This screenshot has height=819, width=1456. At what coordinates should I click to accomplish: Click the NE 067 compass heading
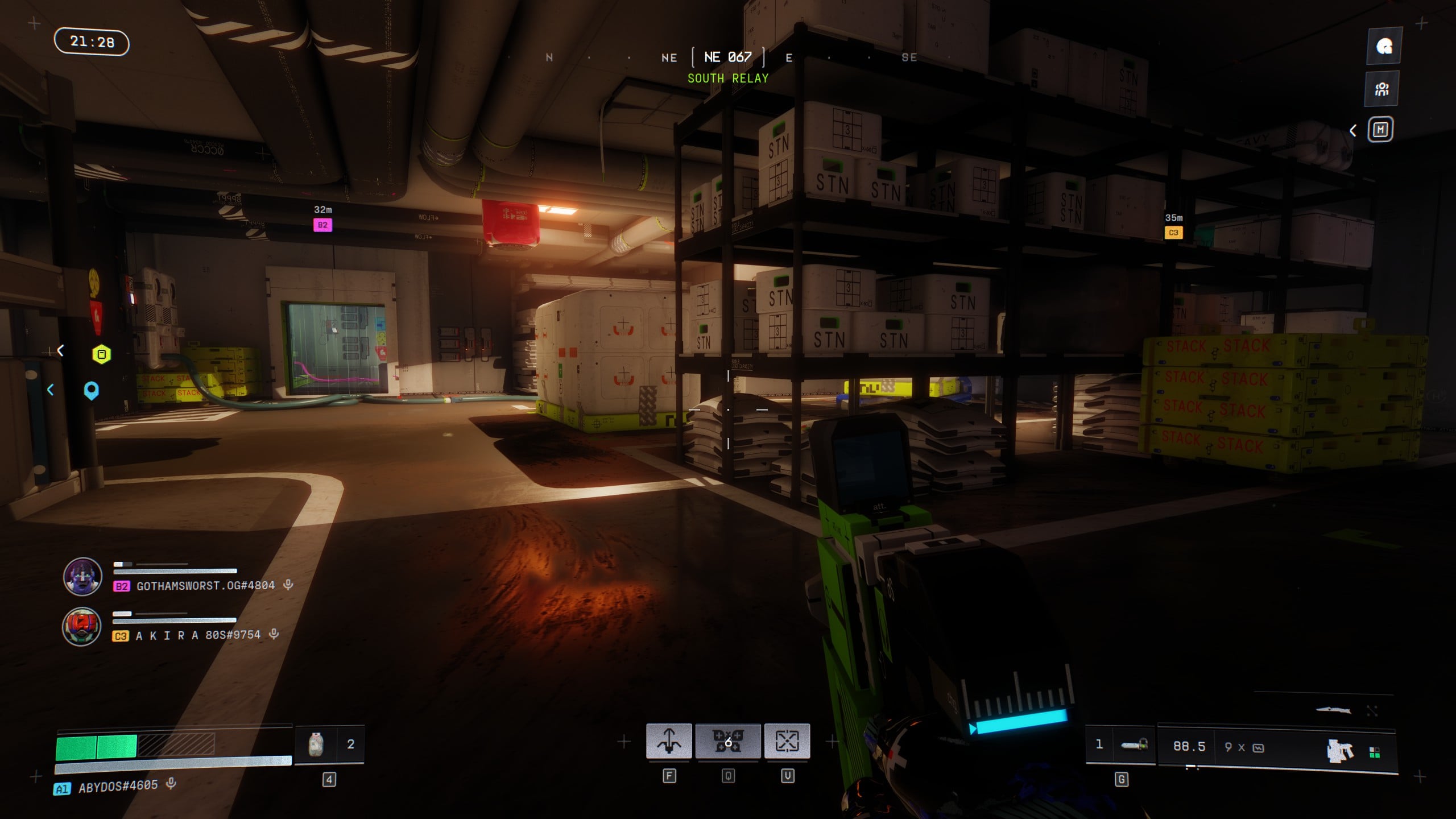(x=728, y=57)
